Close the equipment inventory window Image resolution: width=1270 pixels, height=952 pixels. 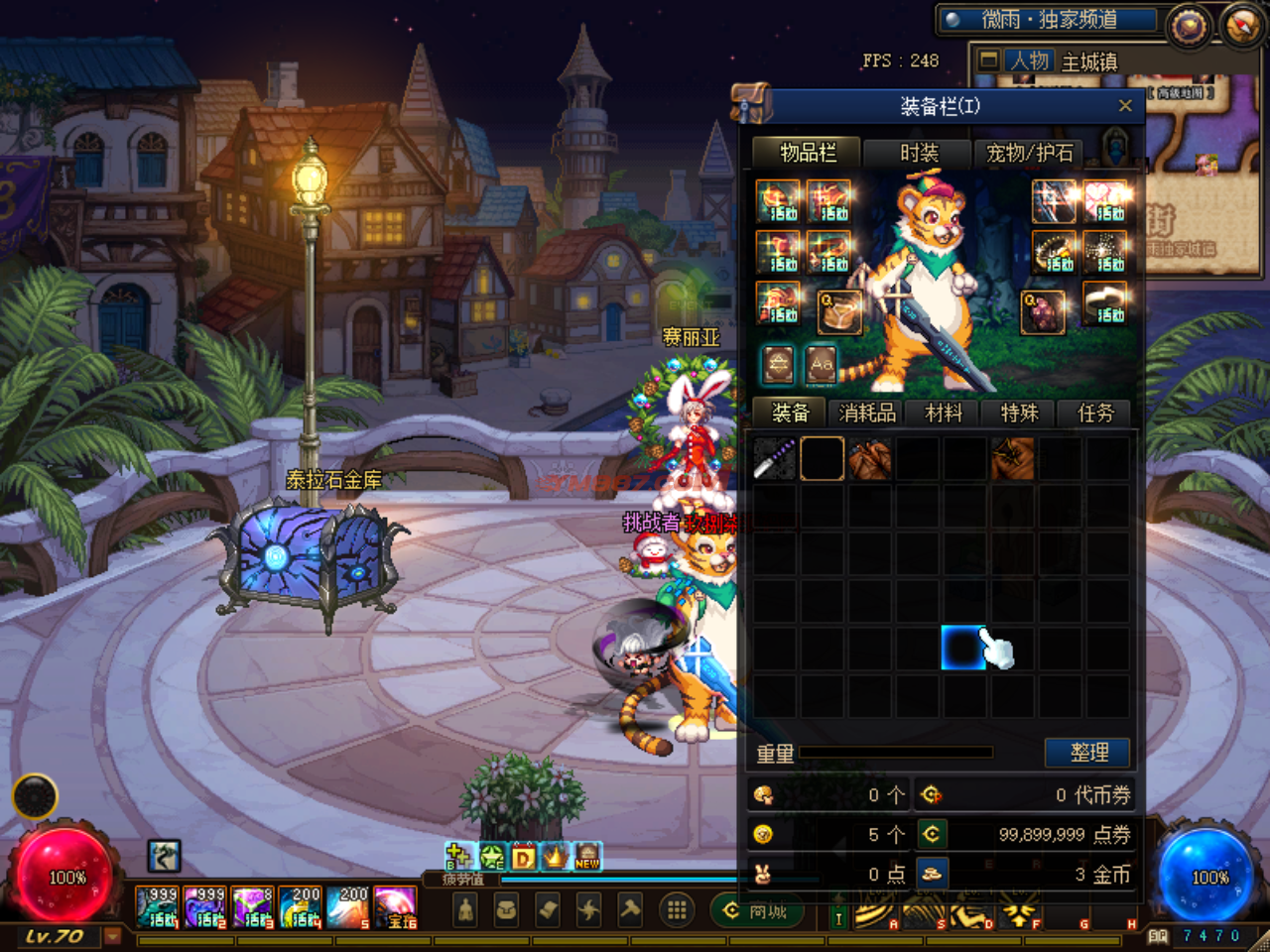tap(1124, 106)
